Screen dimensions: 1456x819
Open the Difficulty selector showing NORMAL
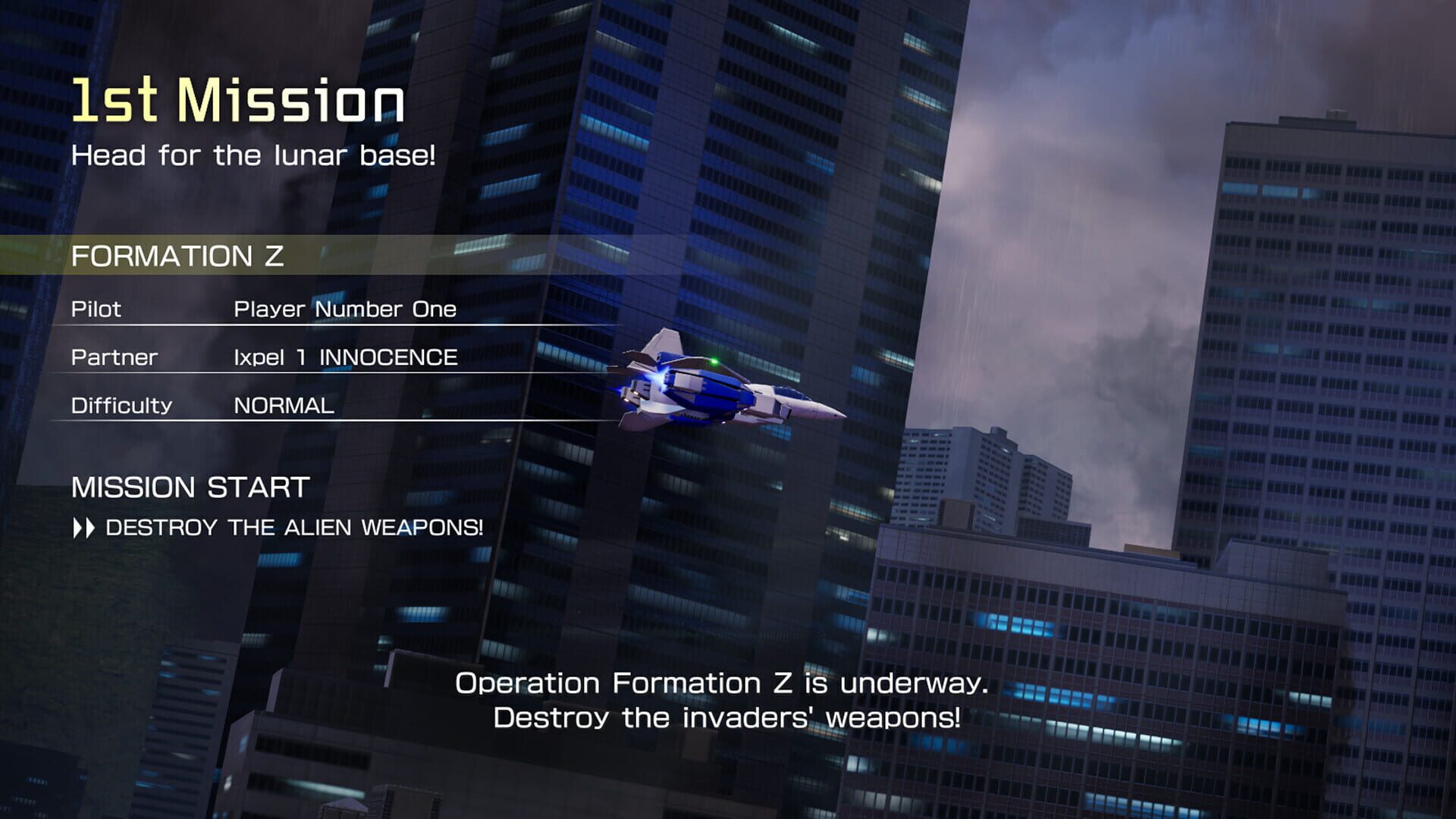coord(284,405)
